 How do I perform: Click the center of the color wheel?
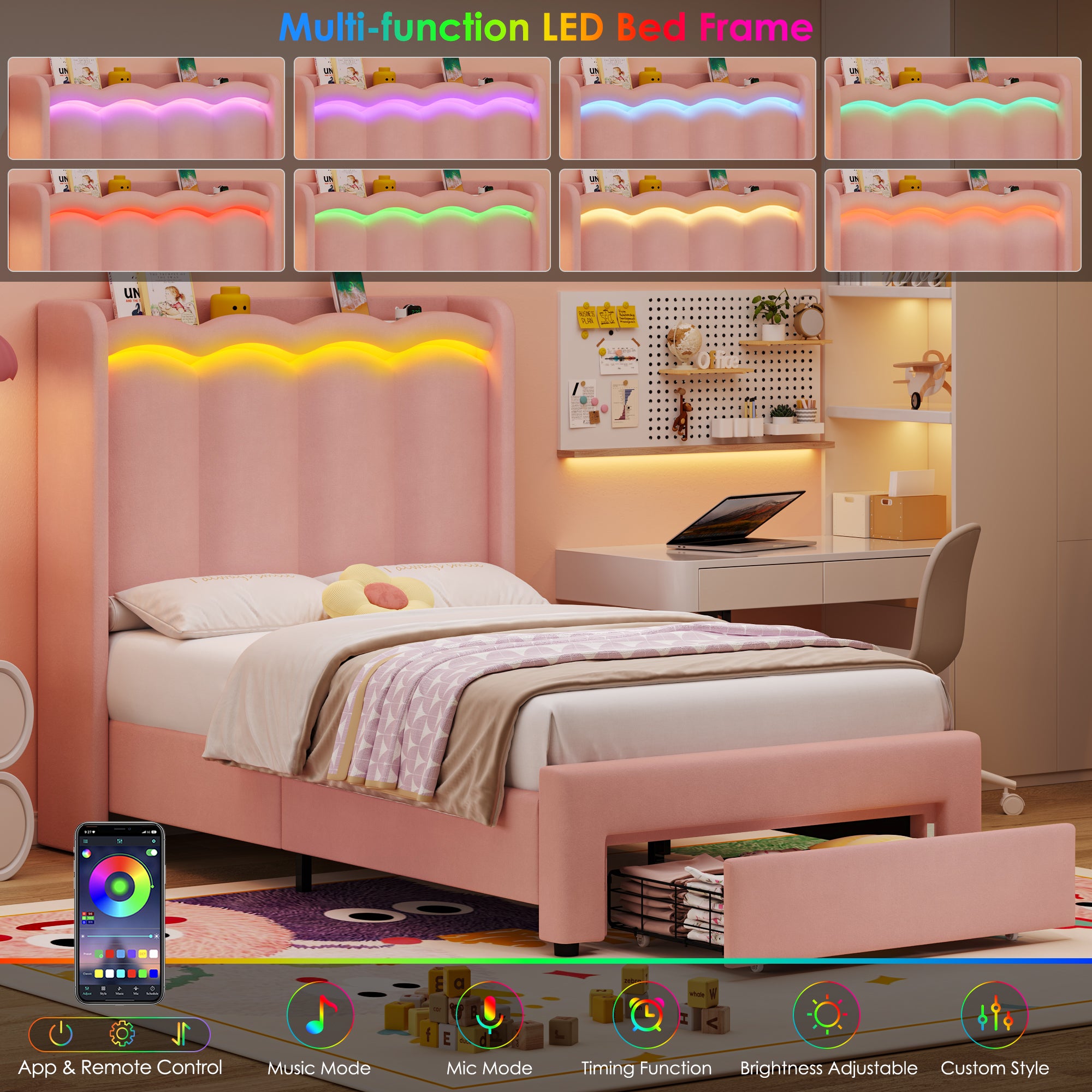coord(120,886)
